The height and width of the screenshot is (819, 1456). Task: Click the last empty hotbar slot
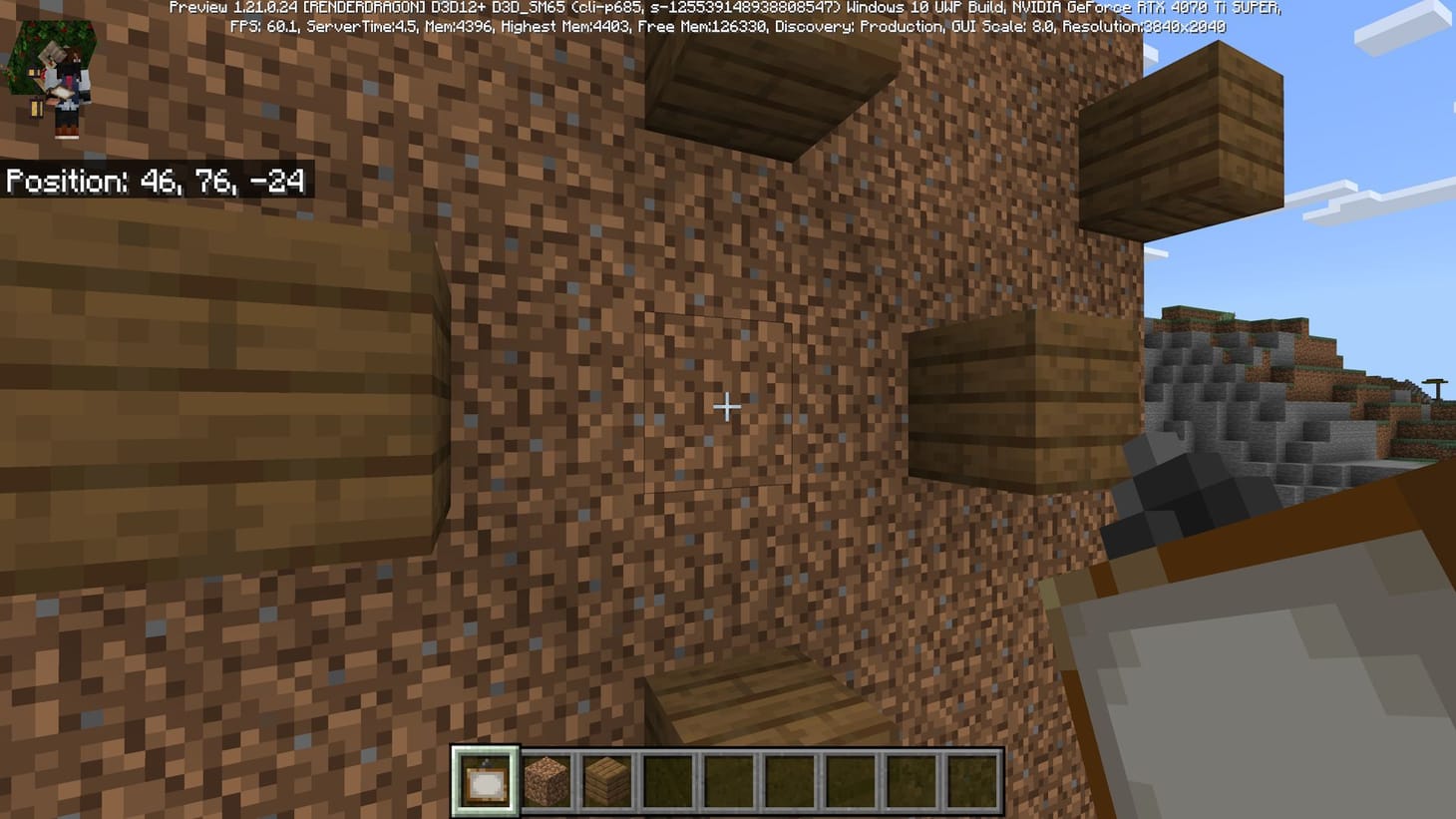click(968, 783)
